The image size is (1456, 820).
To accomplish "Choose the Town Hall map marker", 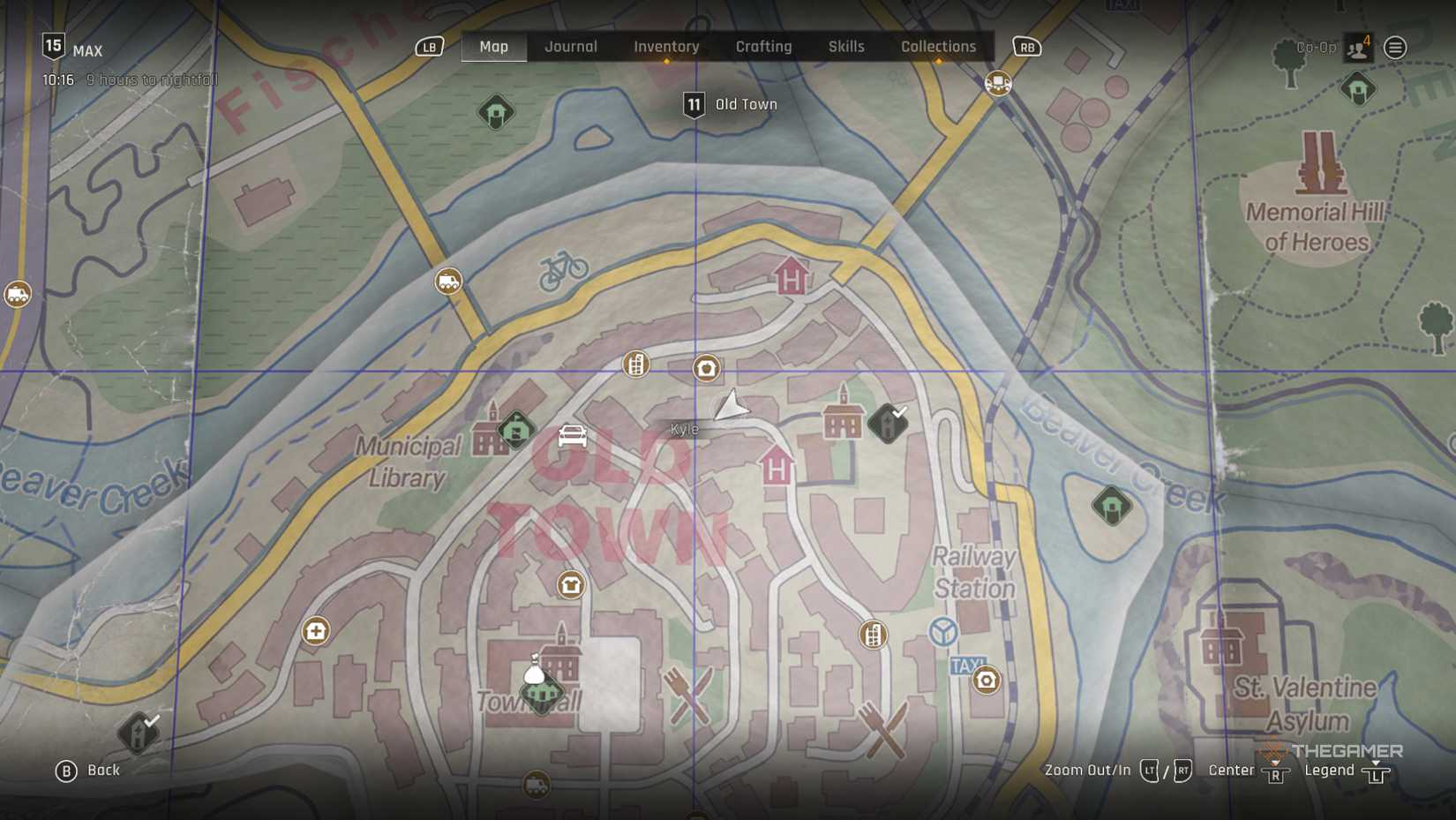I will (542, 692).
